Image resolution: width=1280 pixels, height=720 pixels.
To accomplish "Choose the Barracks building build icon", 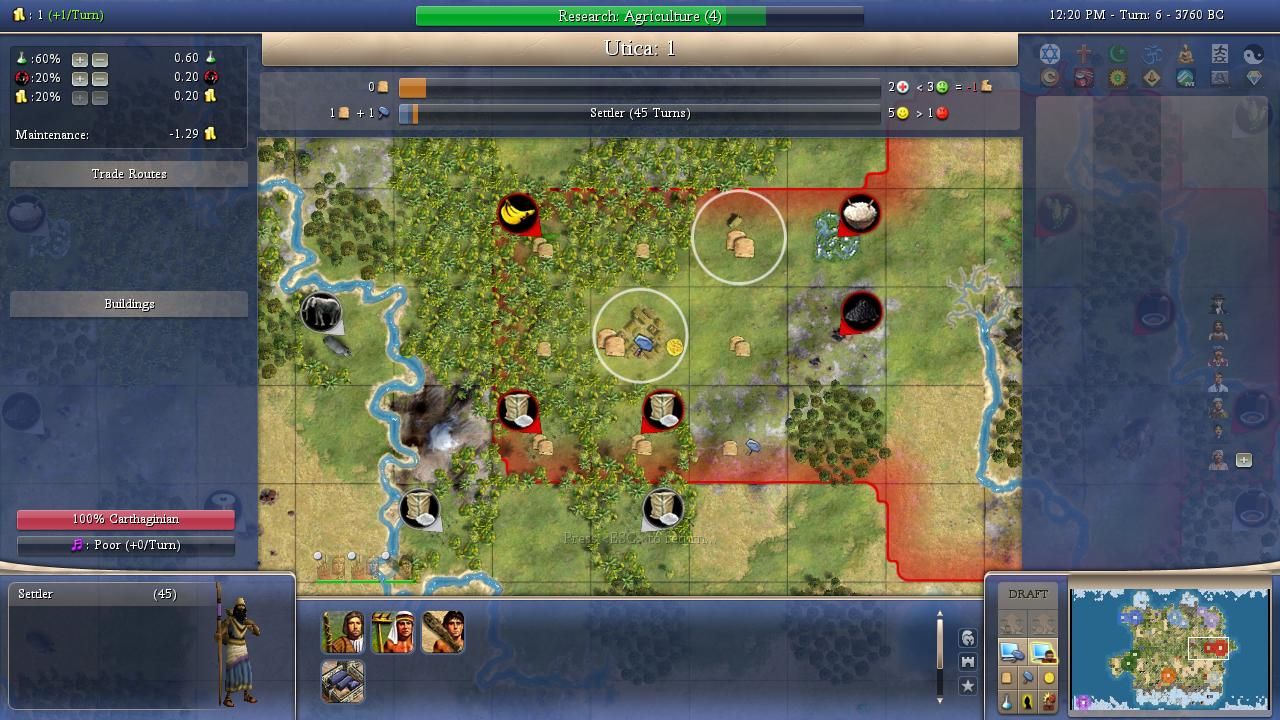I will point(342,682).
